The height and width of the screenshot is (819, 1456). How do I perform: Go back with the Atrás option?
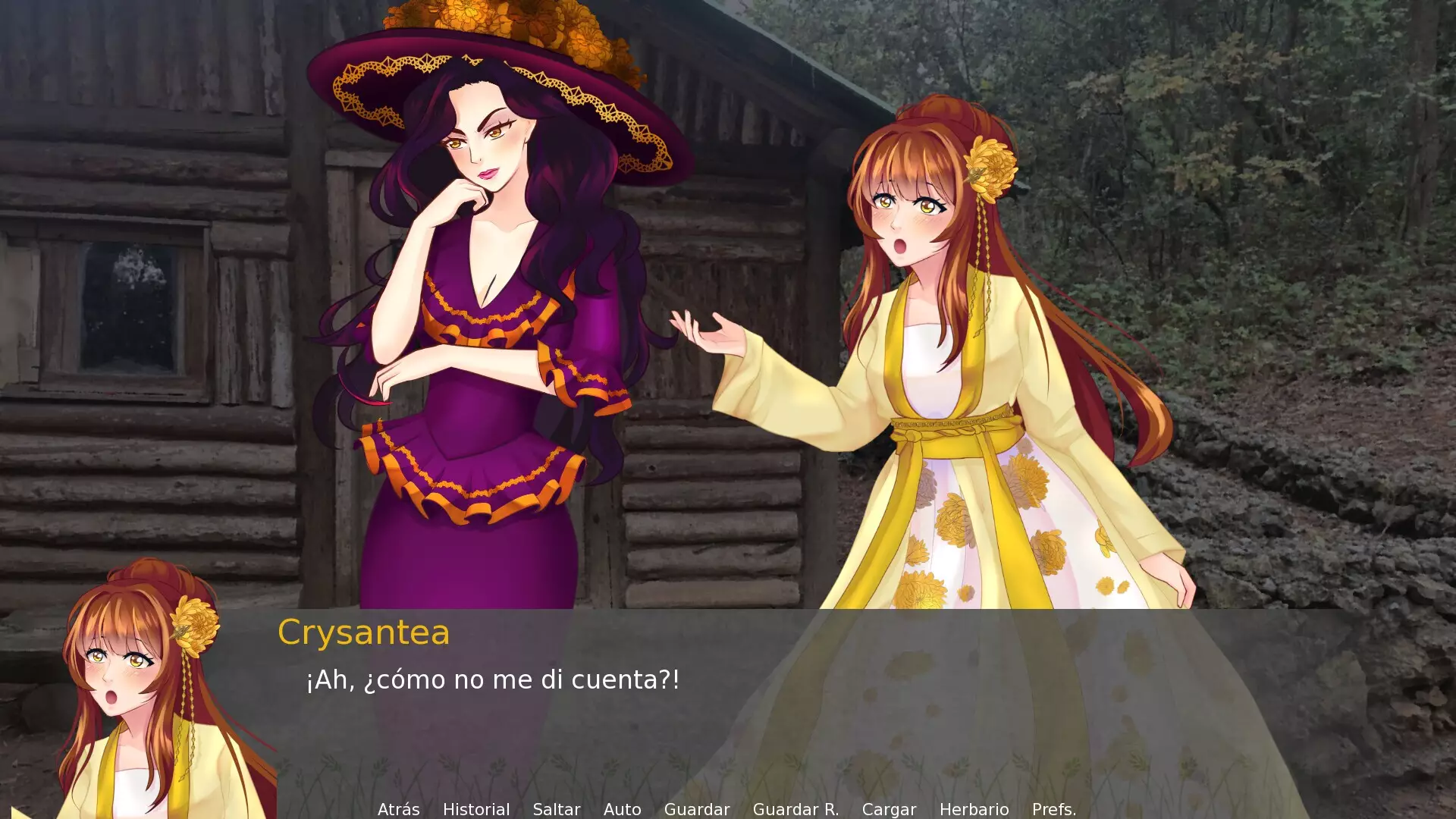coord(398,809)
